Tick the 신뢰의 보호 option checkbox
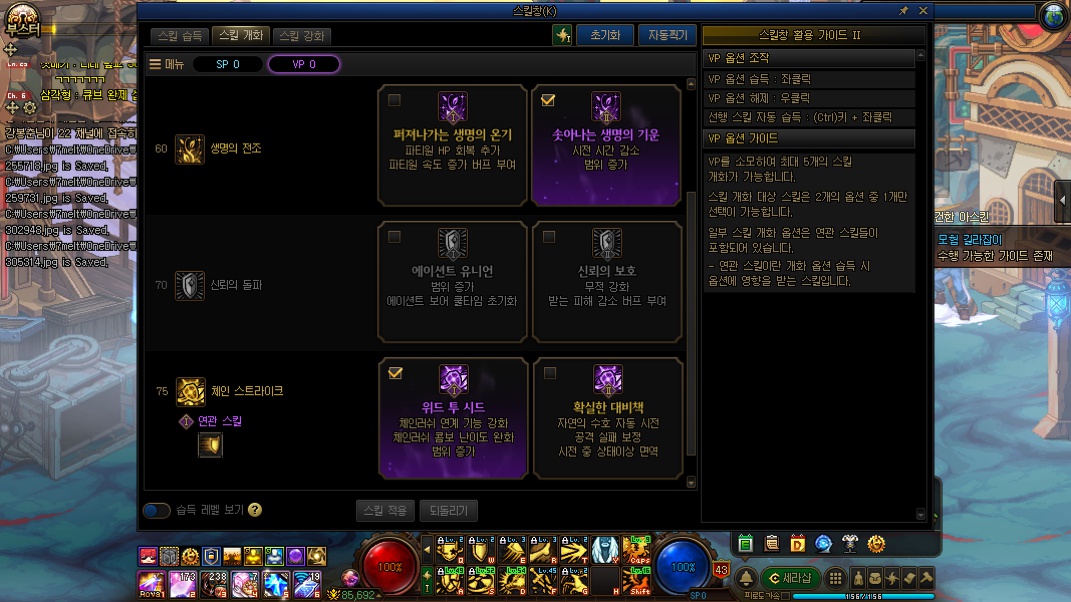The width and height of the screenshot is (1071, 602). [548, 237]
